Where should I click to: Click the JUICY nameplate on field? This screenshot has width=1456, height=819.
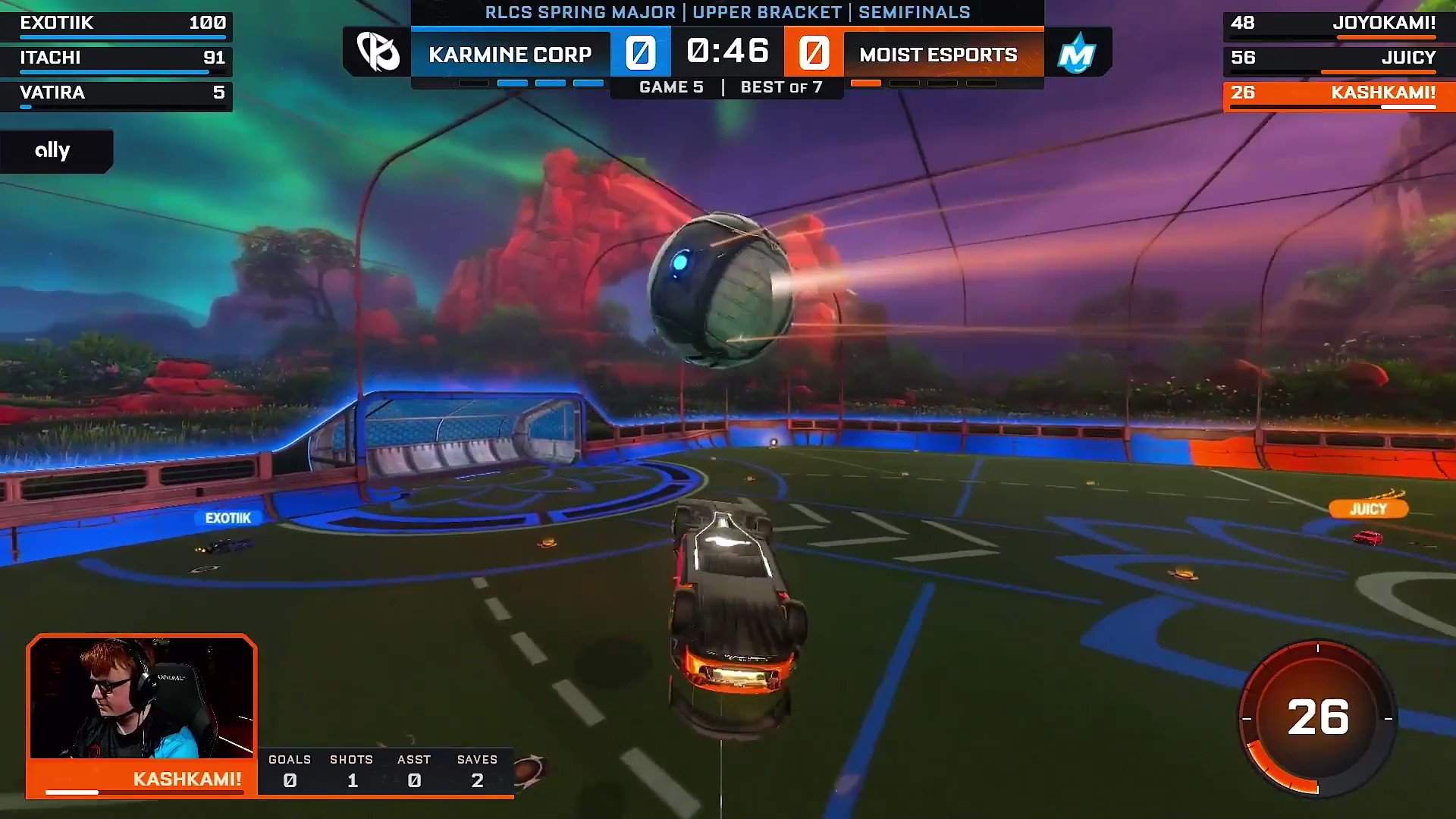click(x=1368, y=509)
